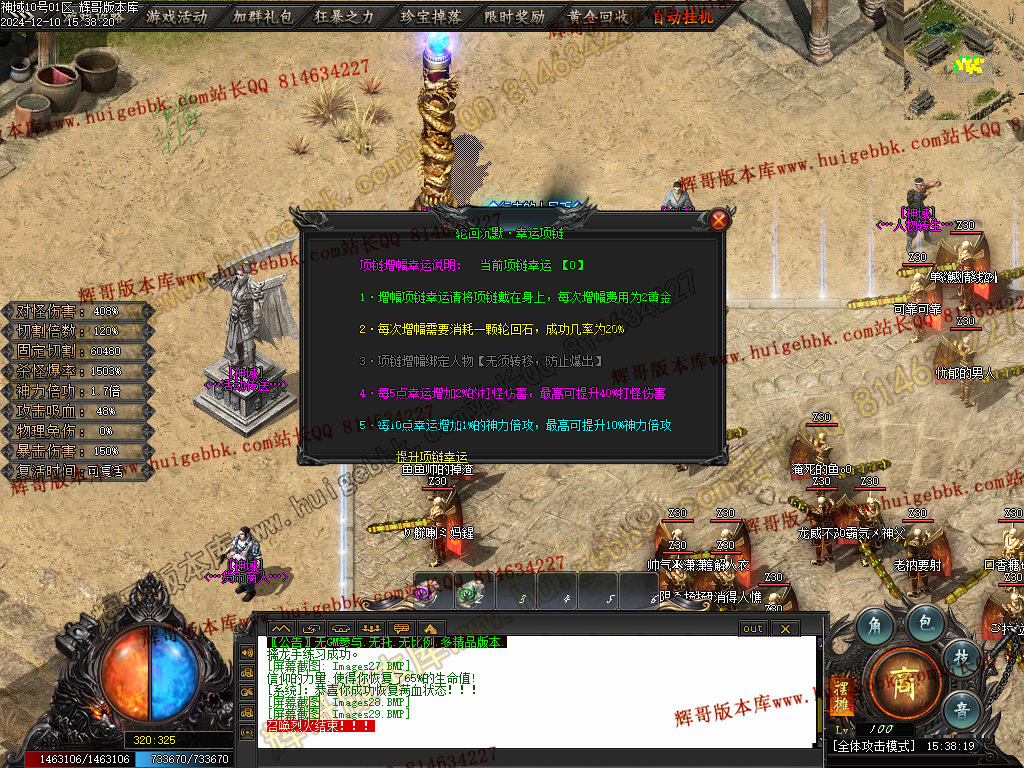The width and height of the screenshot is (1024, 768).
Task: Select 狂暴之力 in the top bar
Action: (346, 16)
